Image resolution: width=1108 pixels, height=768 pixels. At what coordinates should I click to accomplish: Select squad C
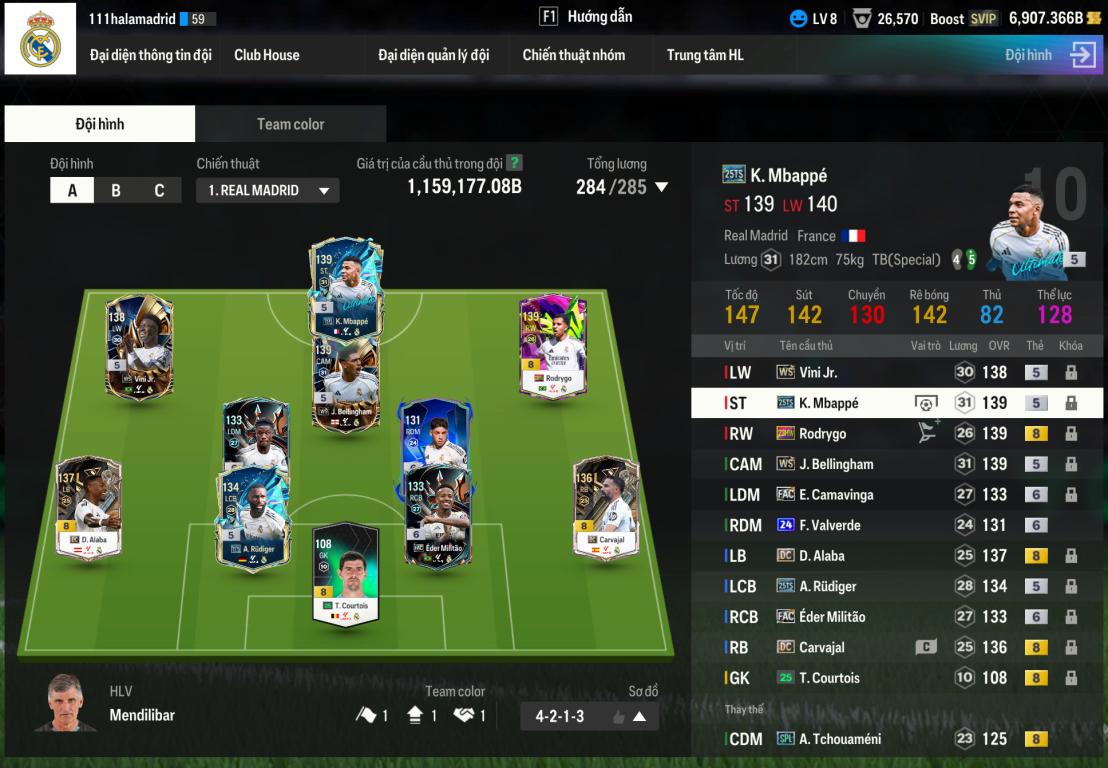click(159, 190)
